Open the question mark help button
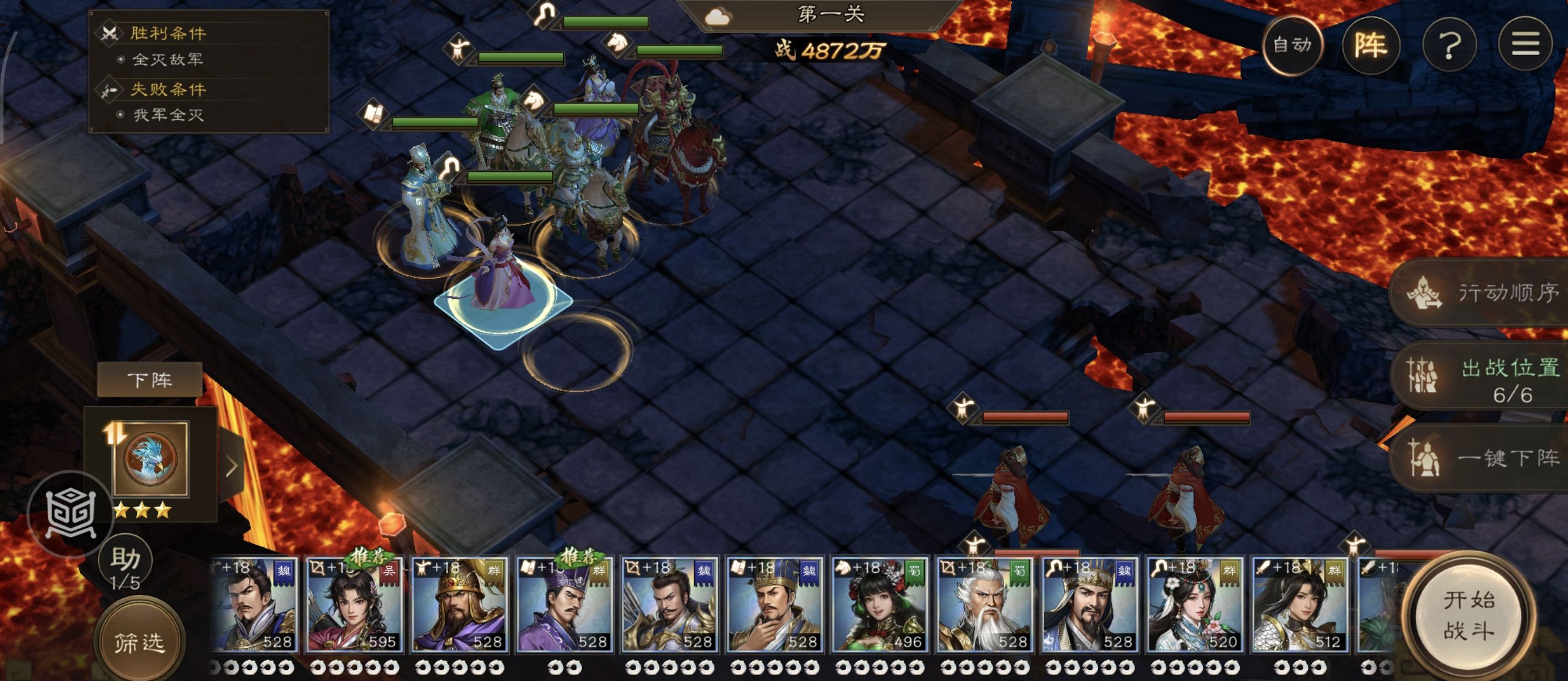This screenshot has height=681, width=1568. point(1449,45)
